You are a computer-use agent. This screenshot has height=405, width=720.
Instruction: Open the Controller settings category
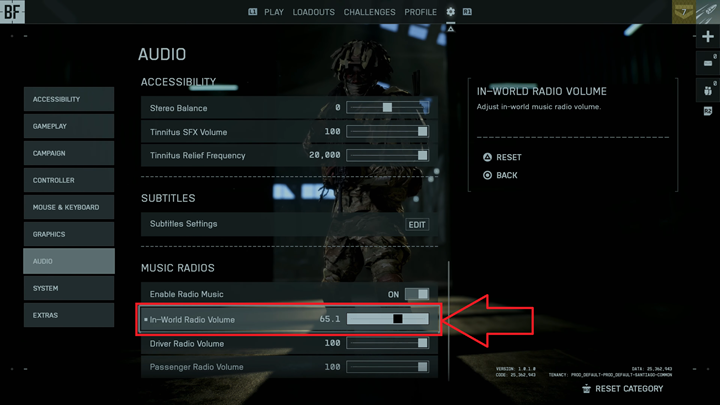69,180
